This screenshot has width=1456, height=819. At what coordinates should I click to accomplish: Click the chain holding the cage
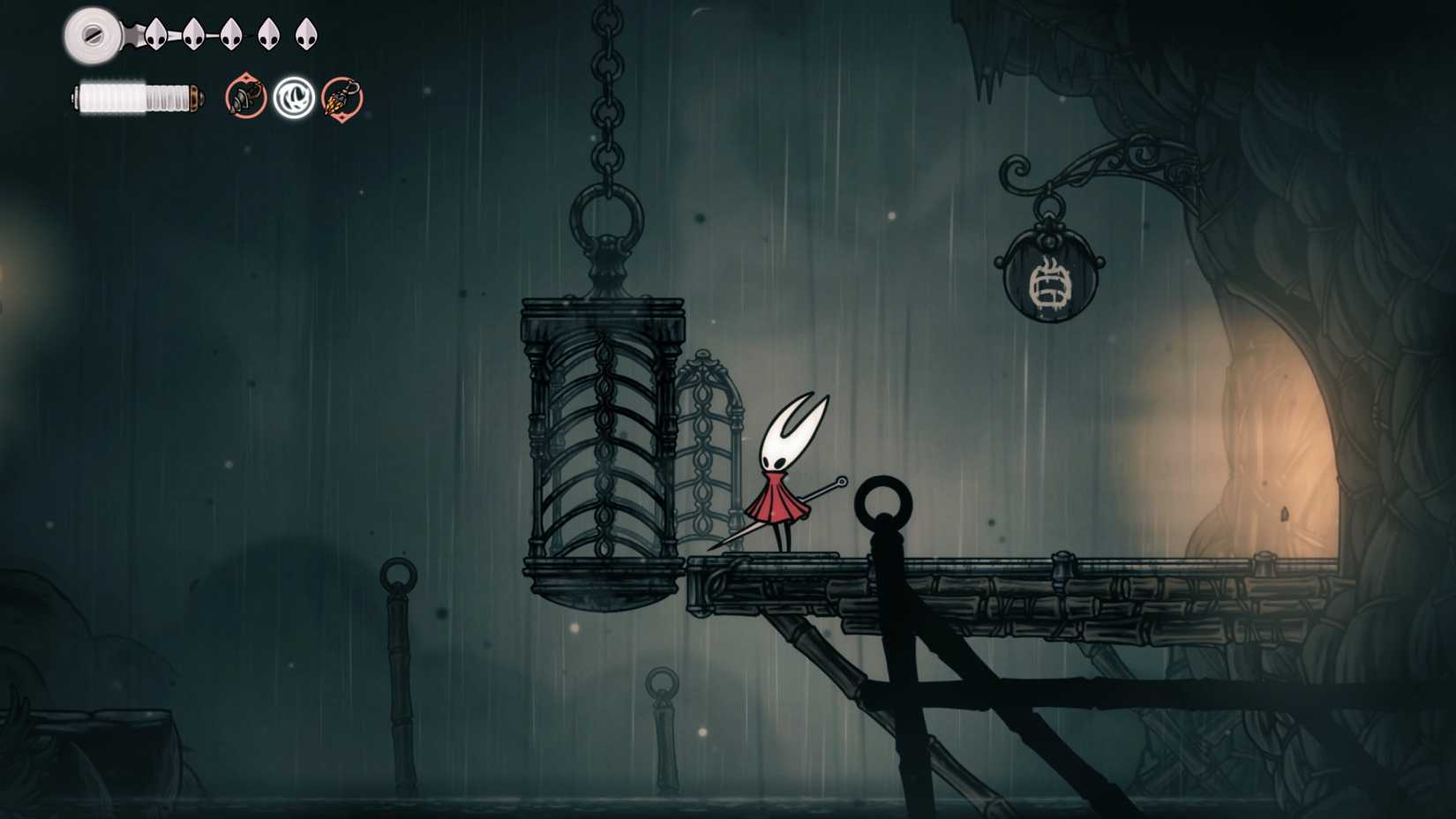(606, 106)
